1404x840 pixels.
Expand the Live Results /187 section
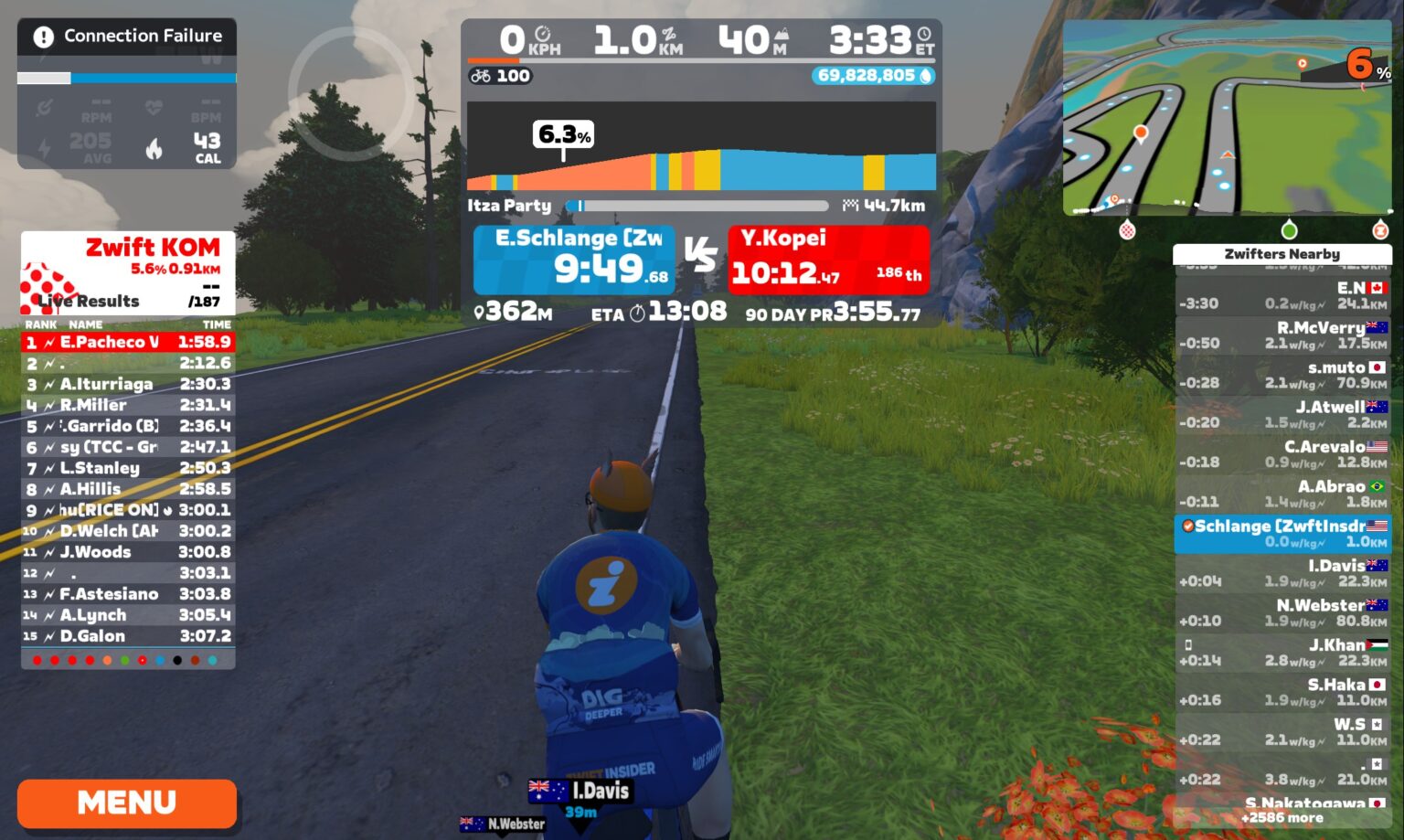pos(87,302)
